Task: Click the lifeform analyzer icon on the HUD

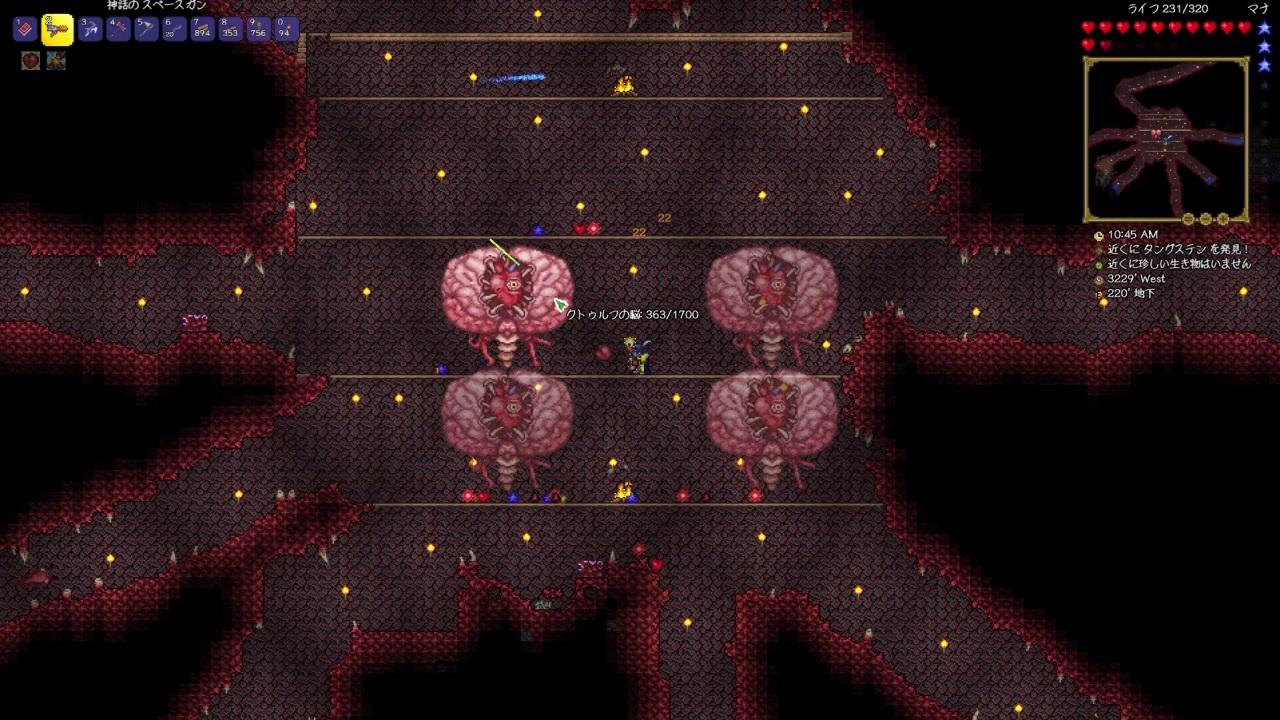Action: pyautogui.click(x=1098, y=264)
